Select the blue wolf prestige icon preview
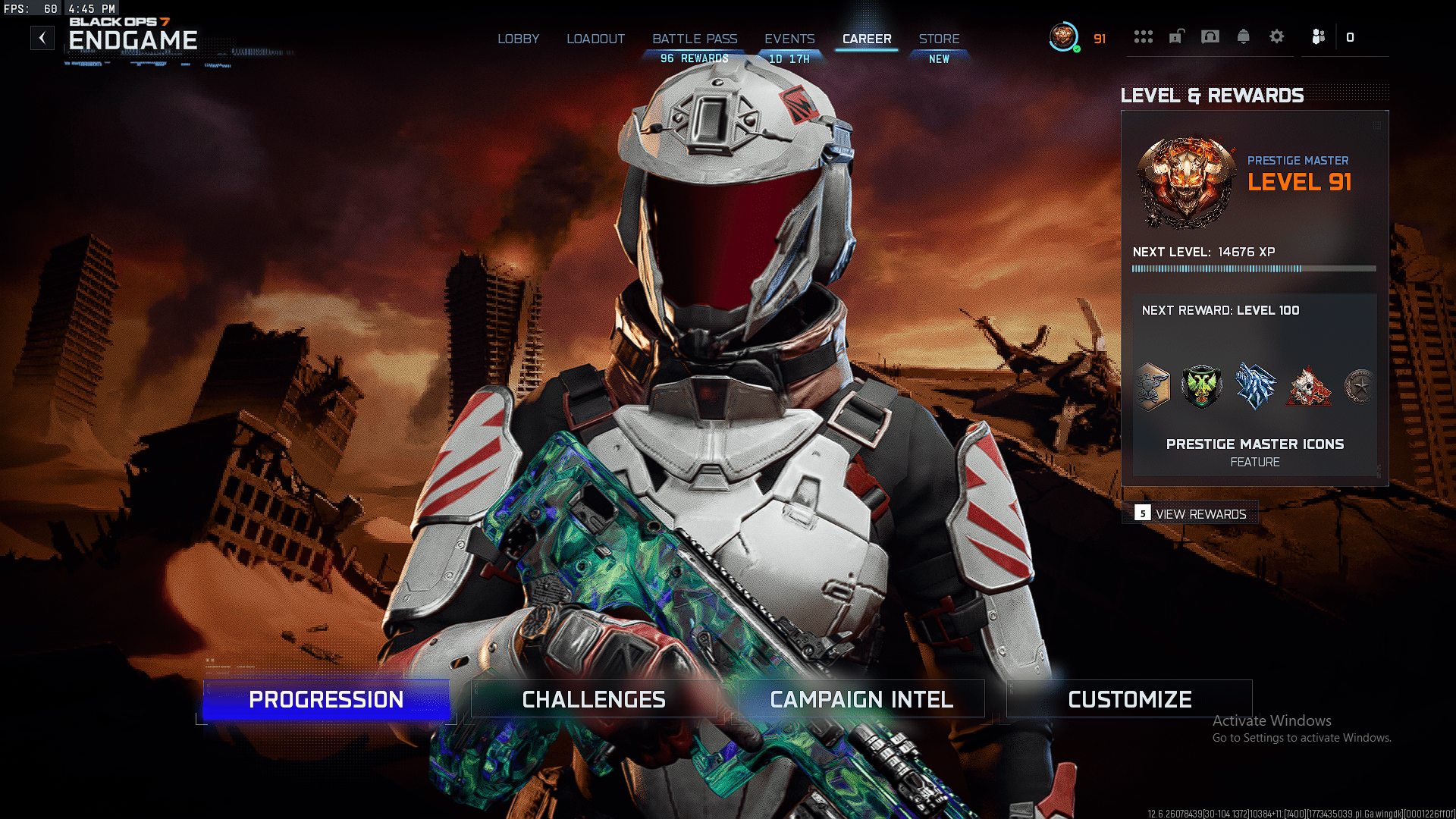The image size is (1456, 819). click(1256, 387)
